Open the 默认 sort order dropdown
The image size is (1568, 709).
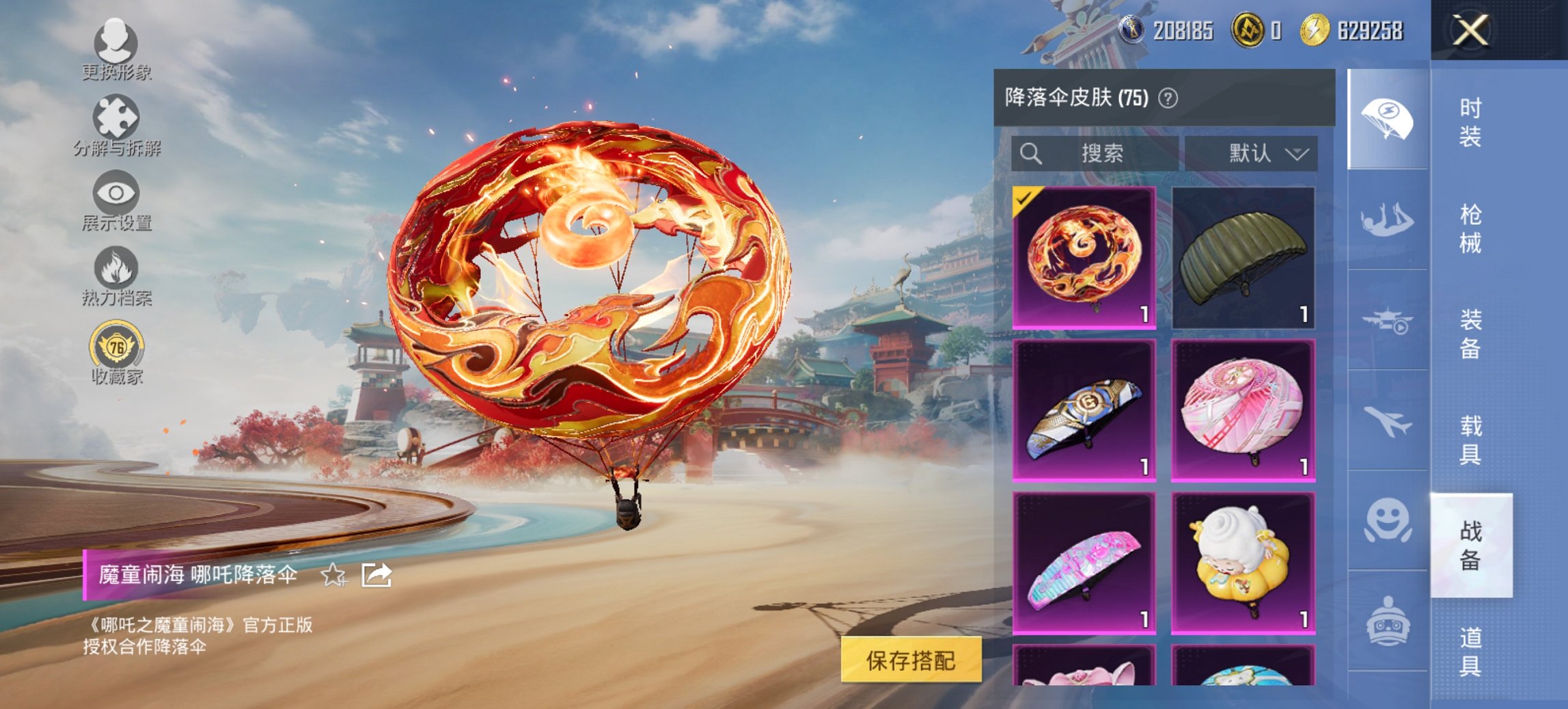coord(1263,153)
